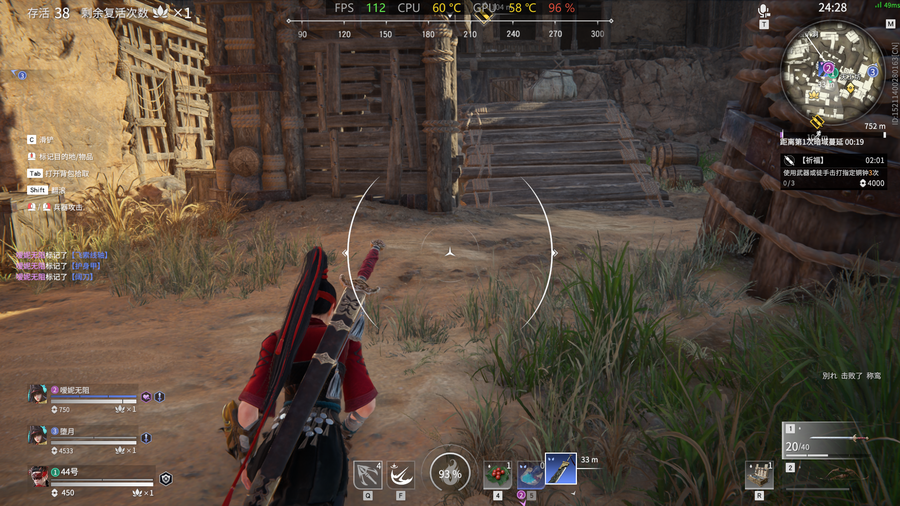Click the blue number 3 minimap marker
Screen dimensions: 900x506
[x=872, y=72]
